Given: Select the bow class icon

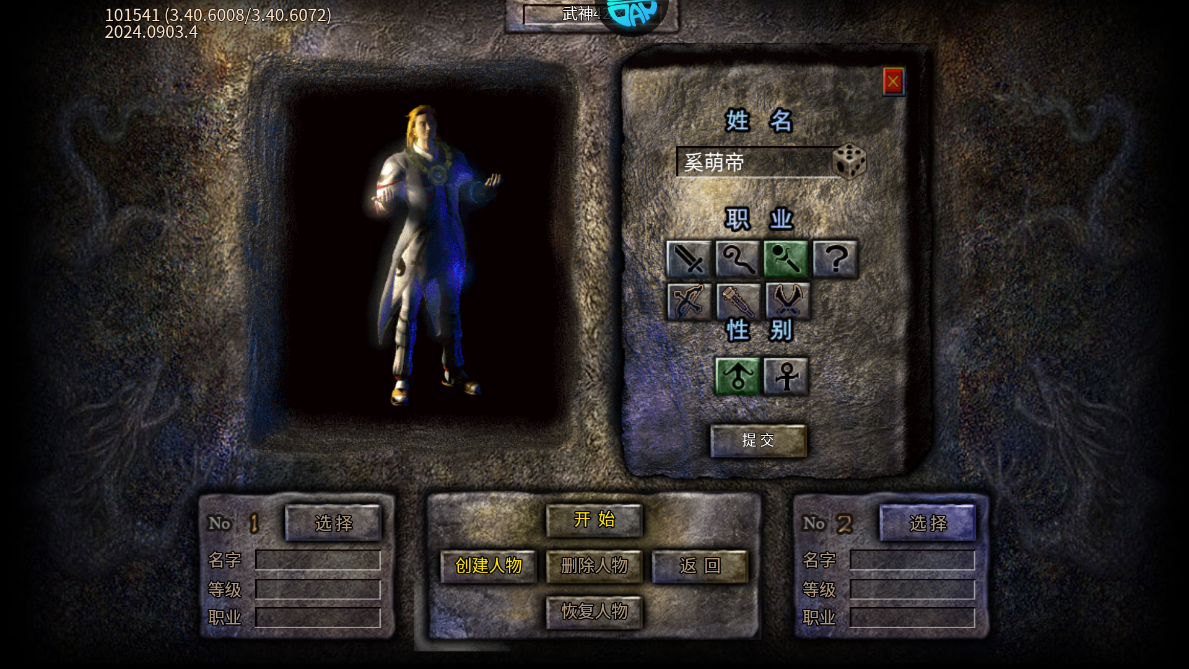Looking at the screenshot, I should tap(689, 301).
